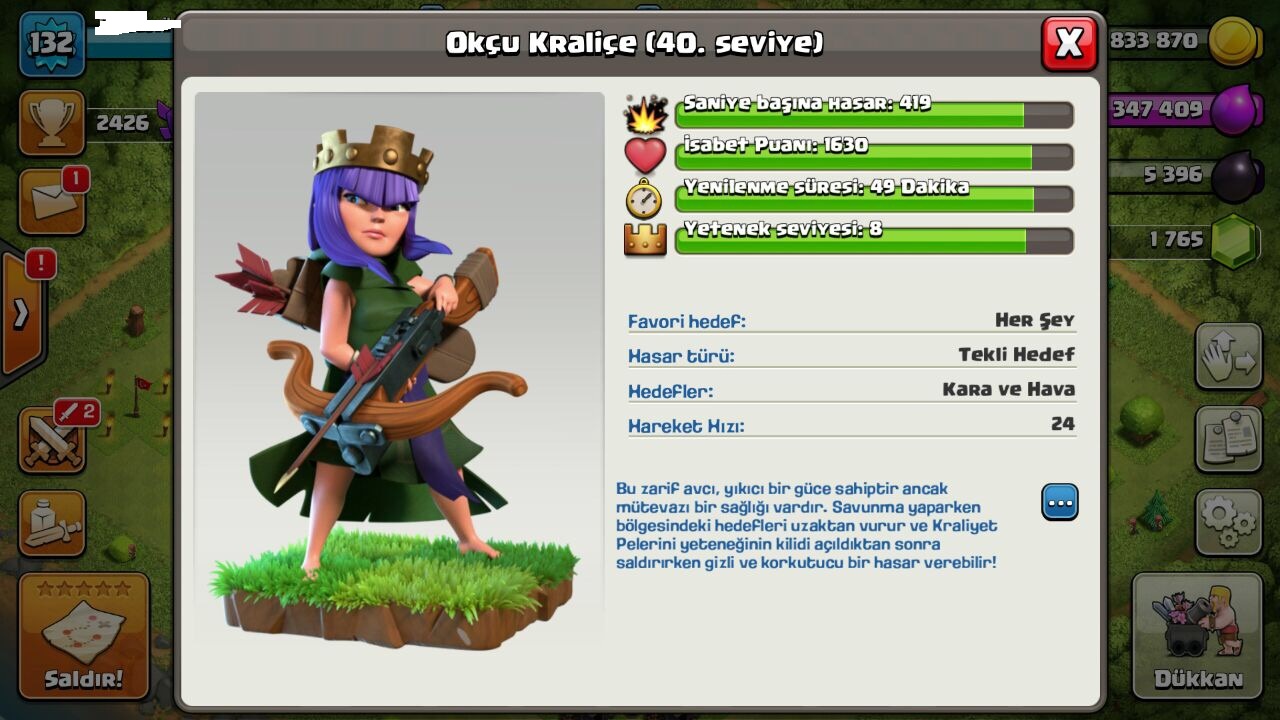Viewport: 1280px width, 720px height.
Task: Check the mail envelope inbox
Action: click(x=51, y=201)
